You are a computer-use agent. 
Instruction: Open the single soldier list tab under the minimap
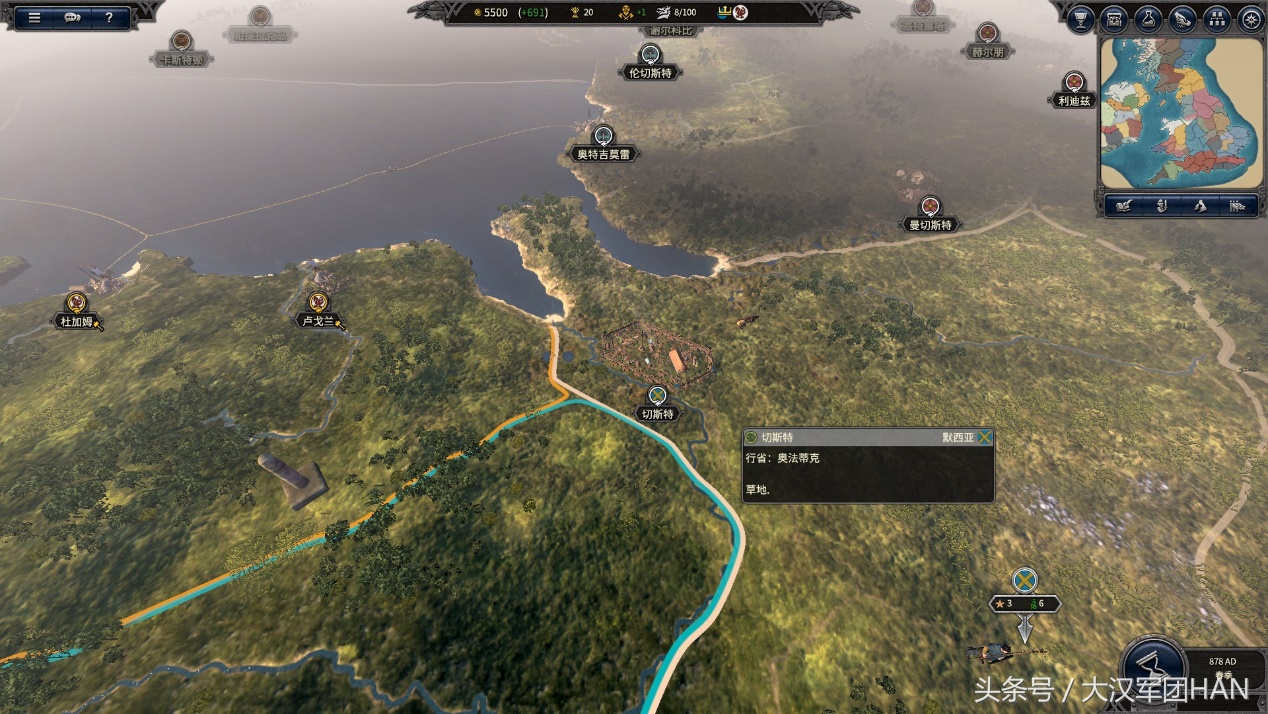[1161, 205]
